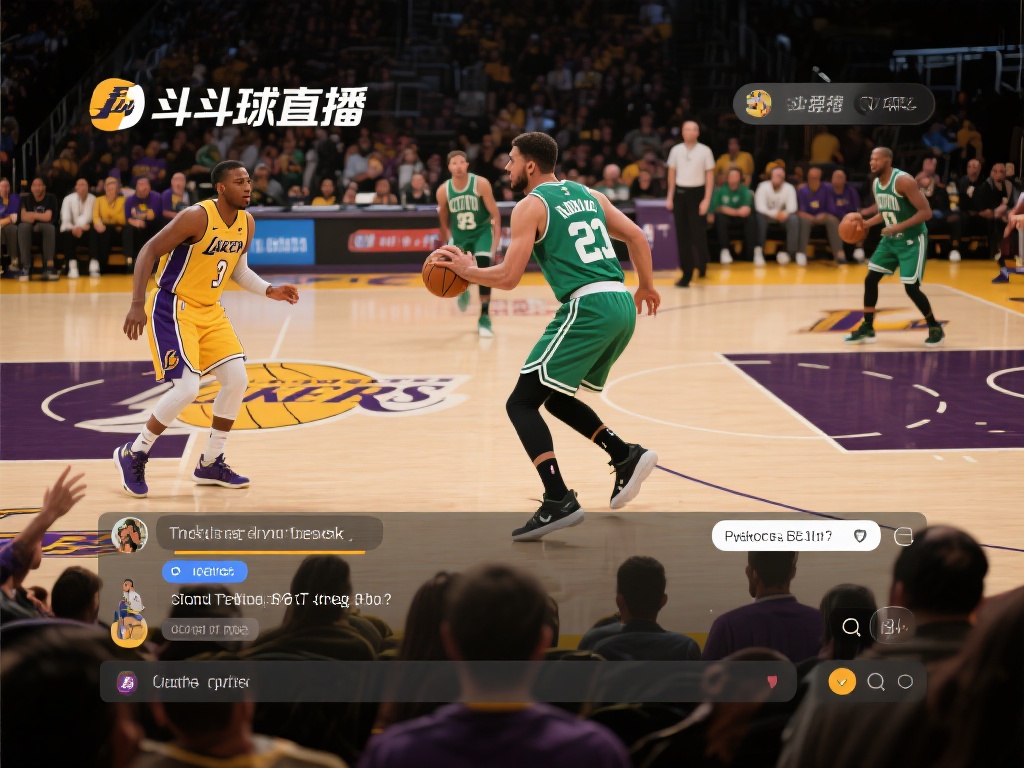
Task: Activate the orange checkmark button
Action: (x=842, y=682)
